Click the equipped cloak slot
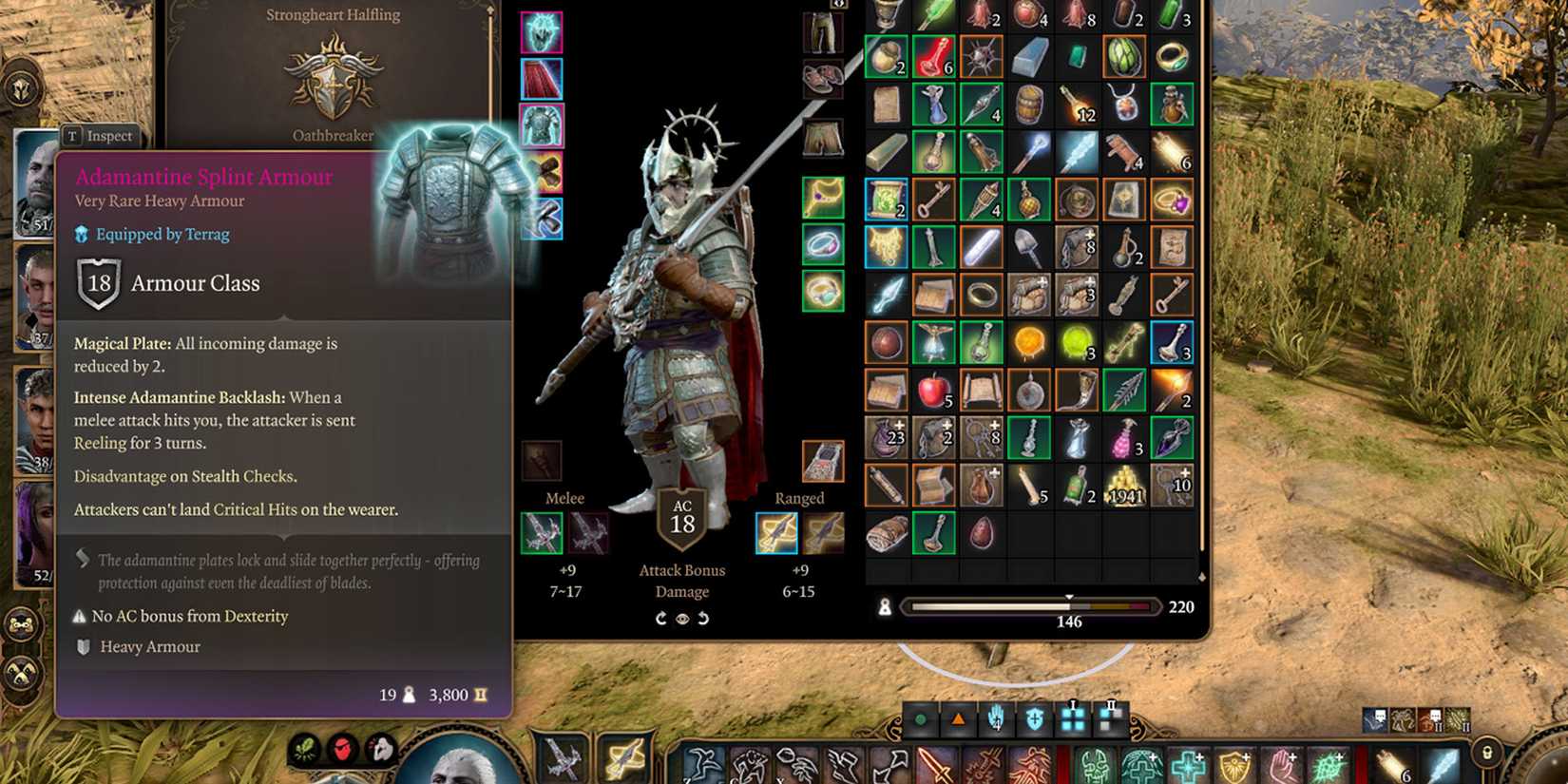Screen dimensions: 1568x784 (542, 78)
